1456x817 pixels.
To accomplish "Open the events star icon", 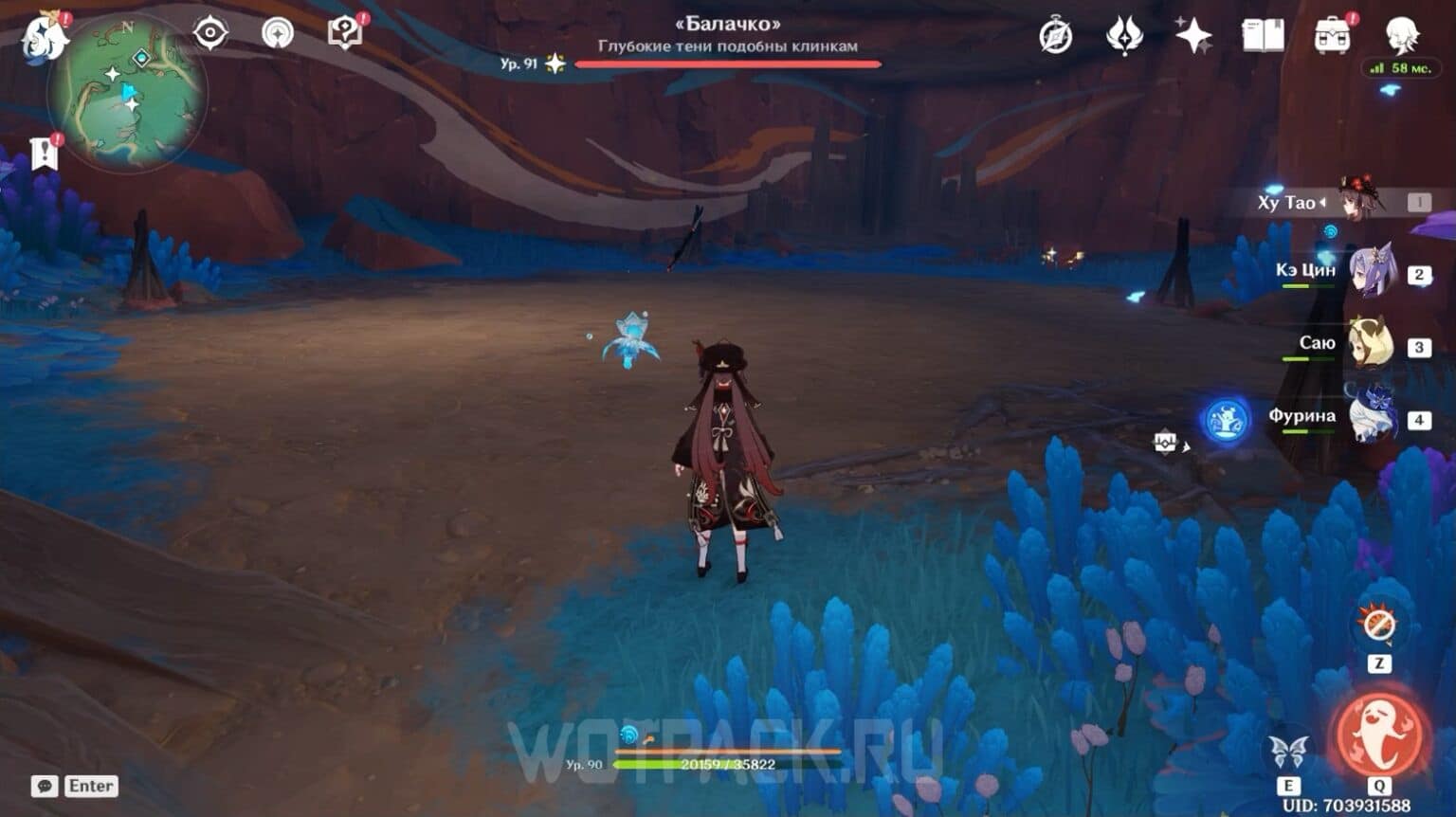I will (1192, 34).
